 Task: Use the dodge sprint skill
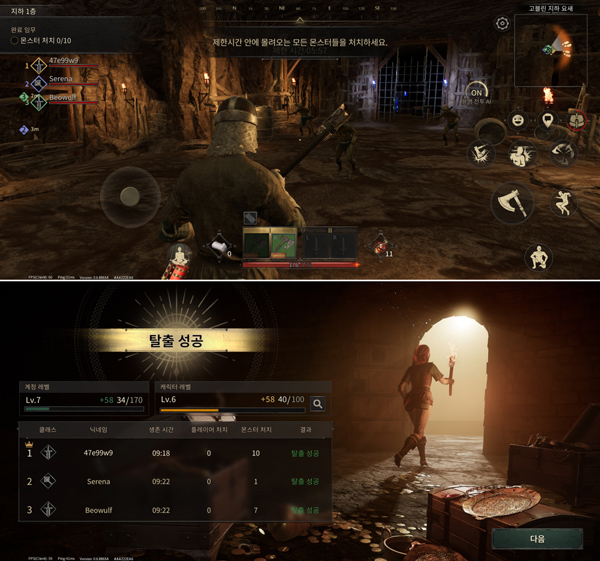coord(564,204)
